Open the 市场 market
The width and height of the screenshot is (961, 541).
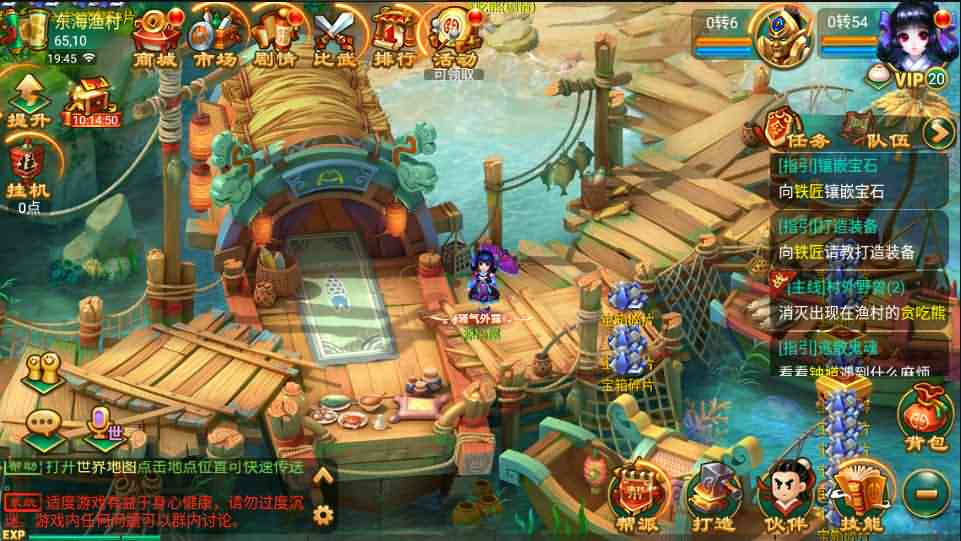[x=213, y=40]
